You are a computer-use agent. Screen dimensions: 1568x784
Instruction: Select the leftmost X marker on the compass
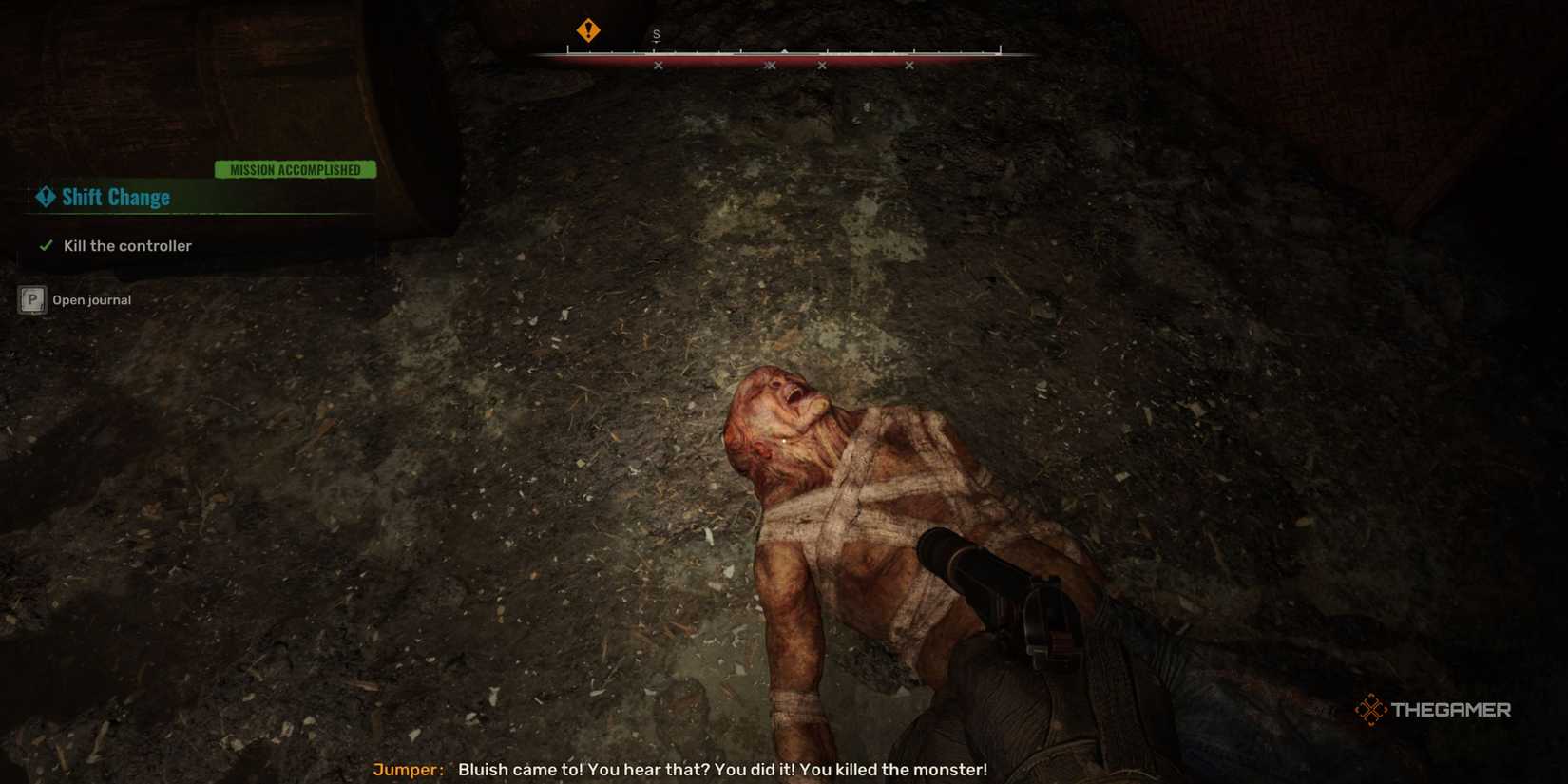[659, 66]
